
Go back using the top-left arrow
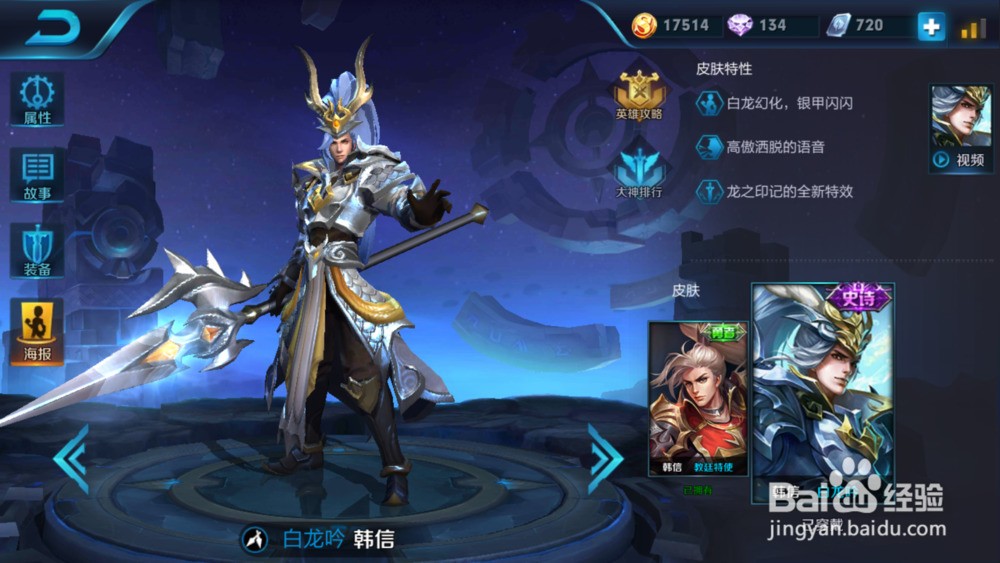pos(52,29)
